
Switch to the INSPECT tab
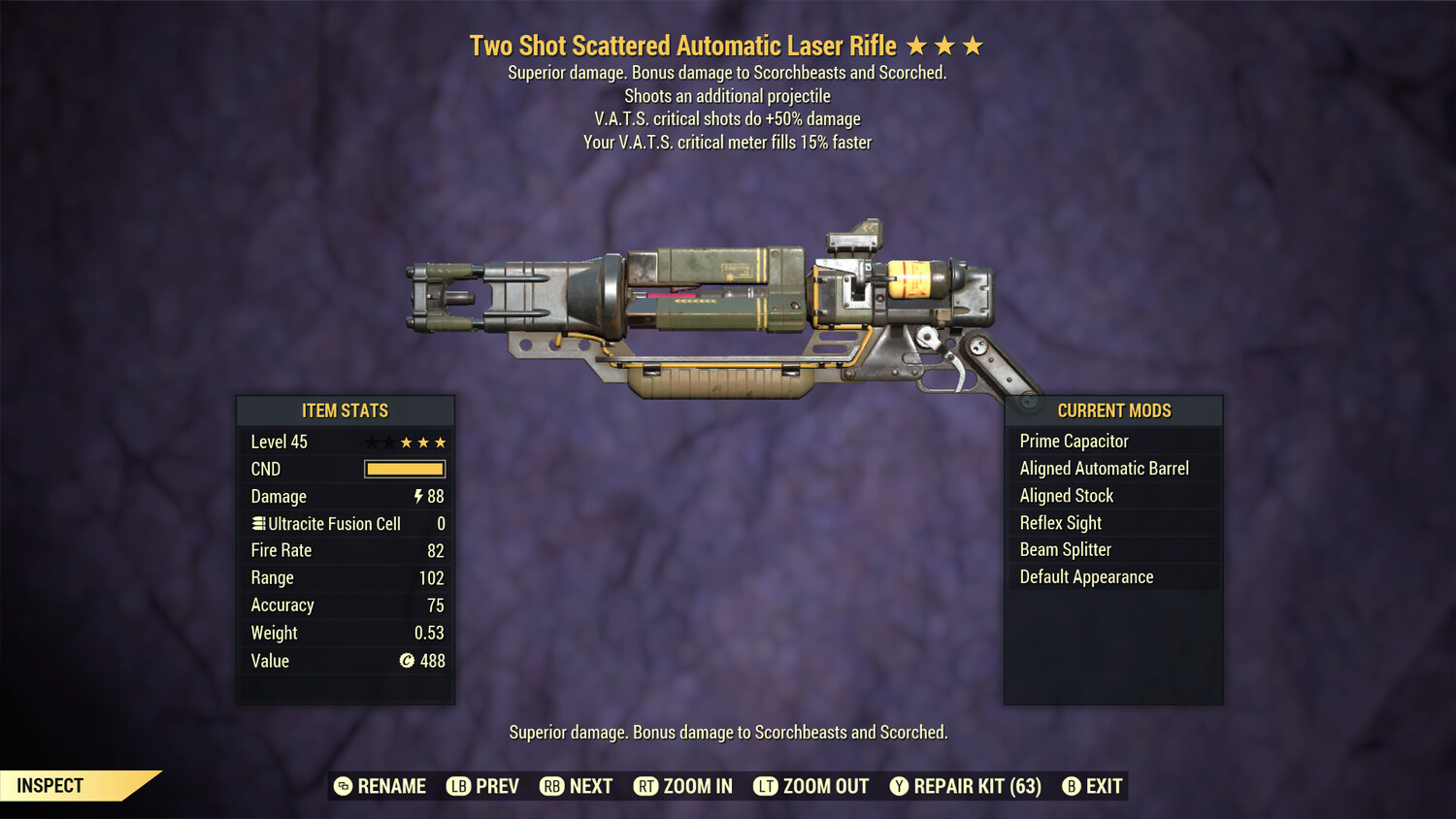click(x=49, y=785)
